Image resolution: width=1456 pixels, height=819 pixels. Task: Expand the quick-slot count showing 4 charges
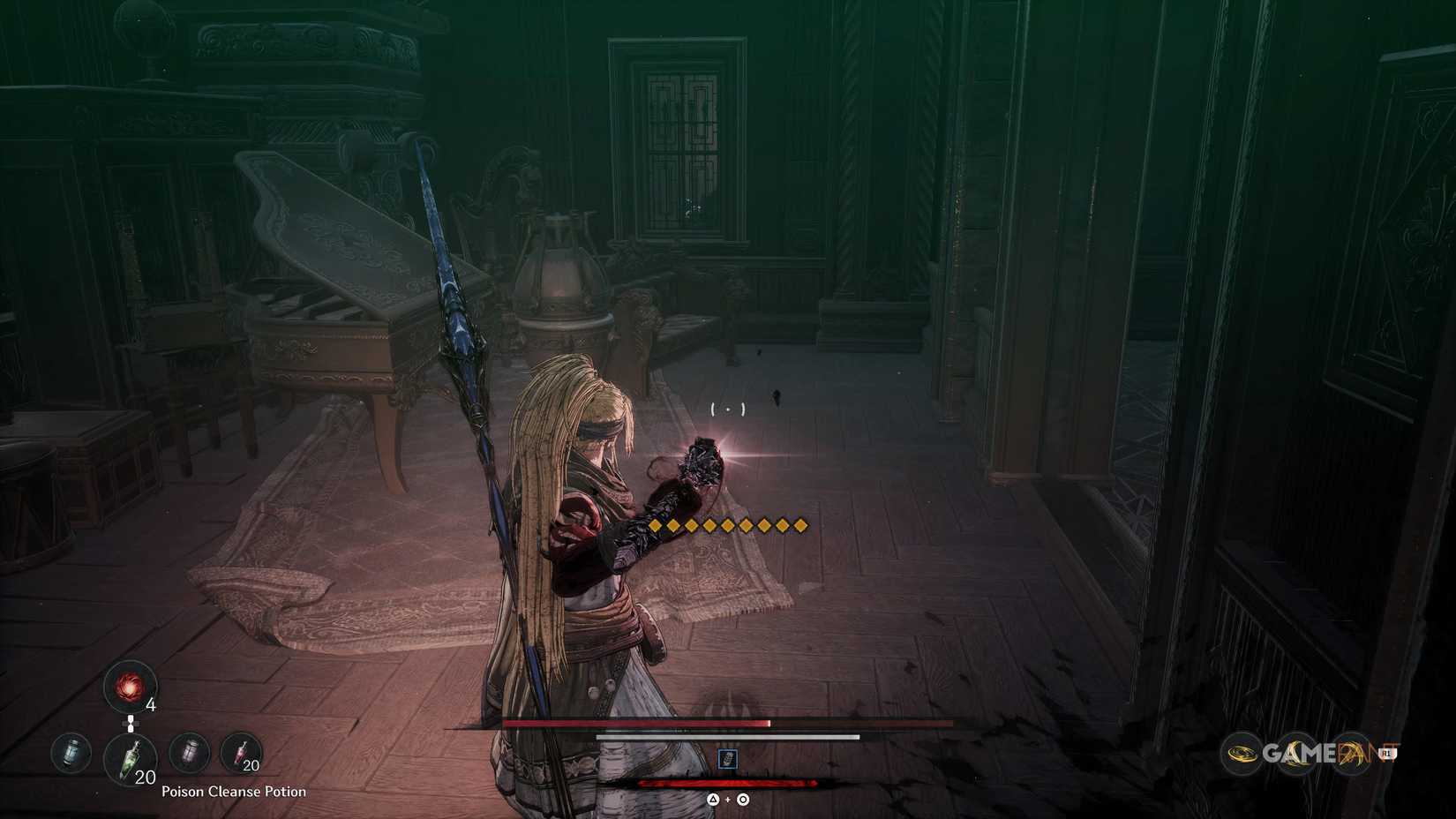pyautogui.click(x=151, y=706)
